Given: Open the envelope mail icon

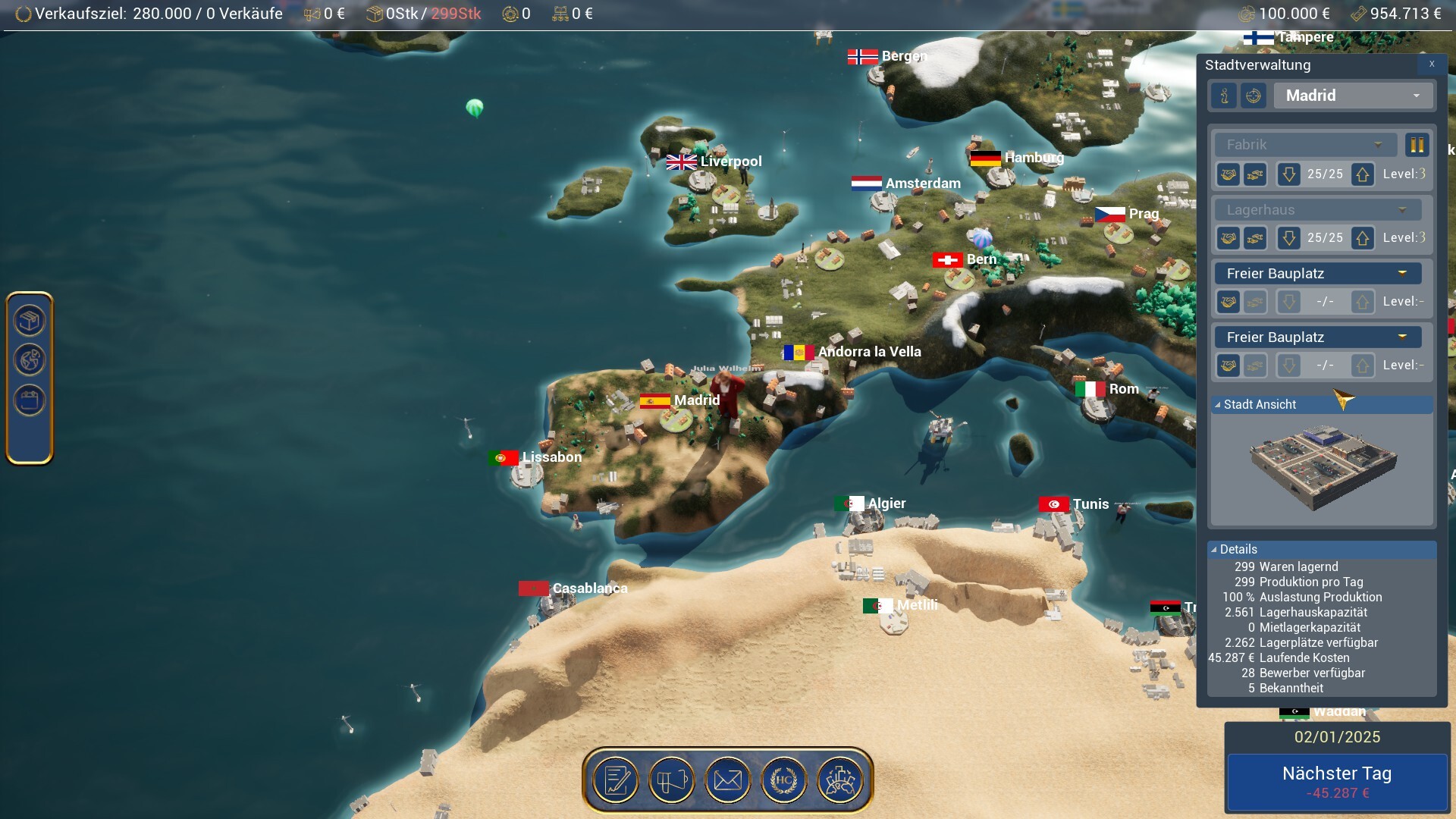Looking at the screenshot, I should (x=728, y=780).
